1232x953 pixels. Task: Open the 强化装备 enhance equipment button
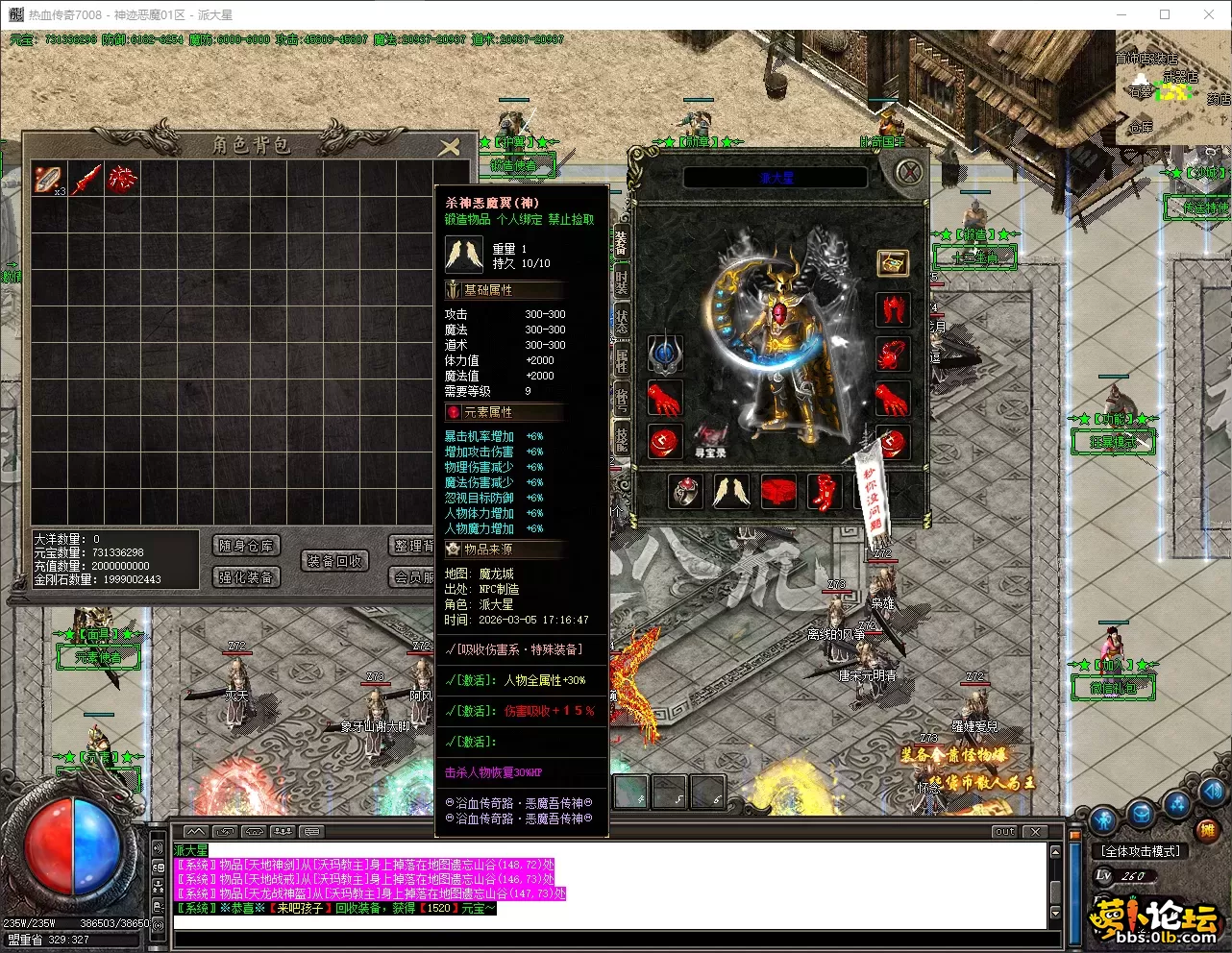pos(246,576)
